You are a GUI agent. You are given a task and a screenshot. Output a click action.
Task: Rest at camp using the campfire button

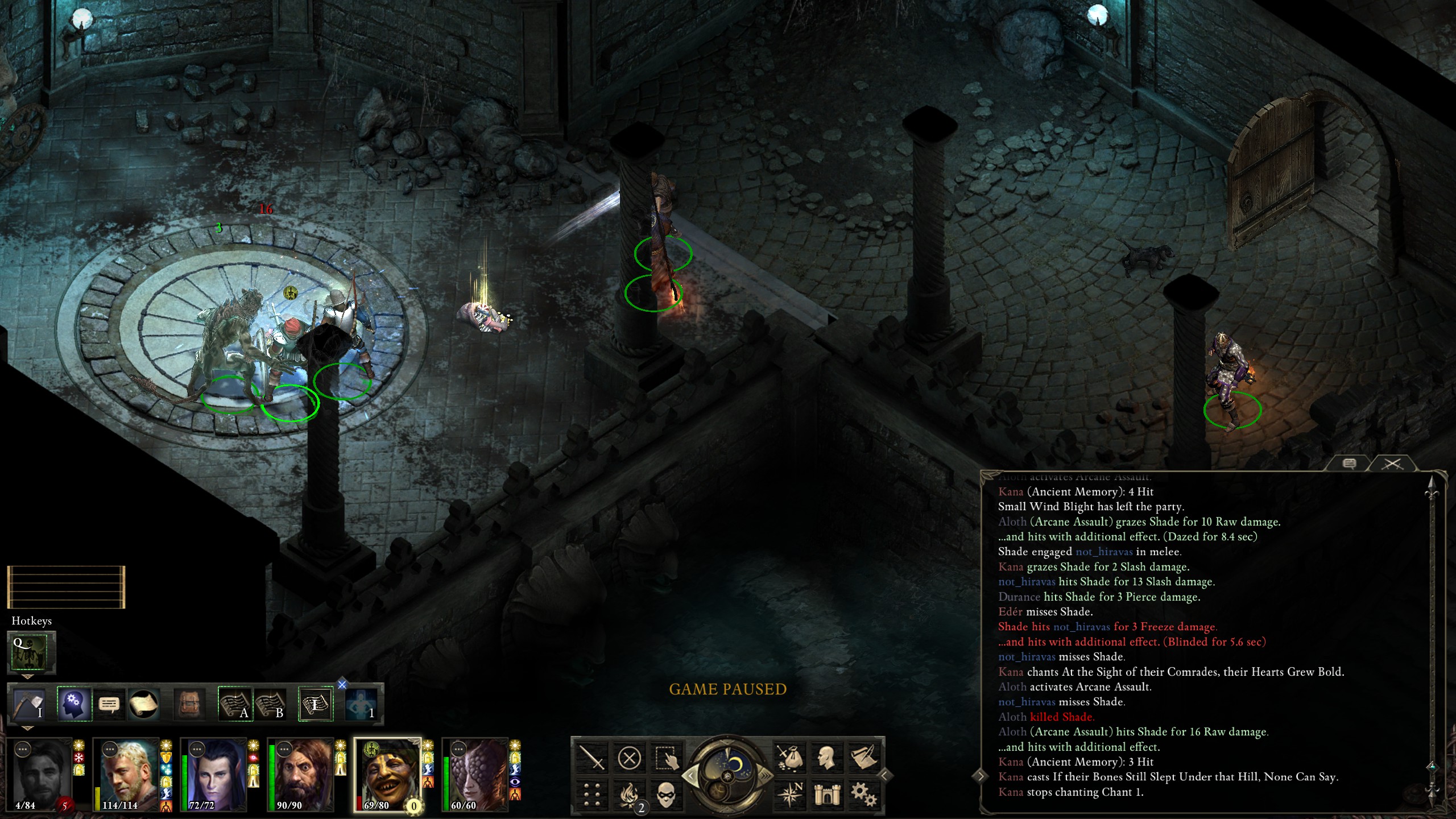coord(630,795)
